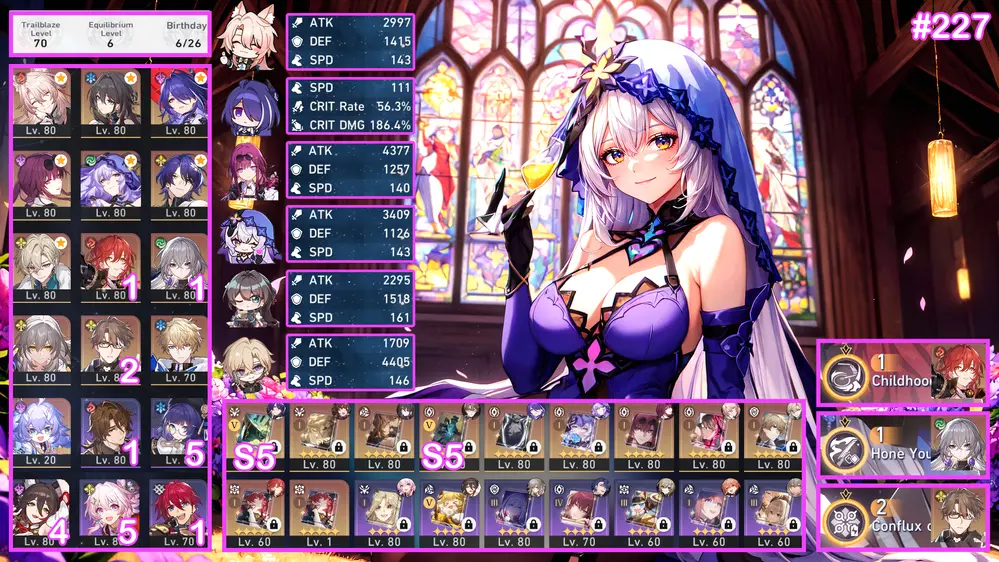Open Welt's Conflux eidolon panel

[903, 517]
